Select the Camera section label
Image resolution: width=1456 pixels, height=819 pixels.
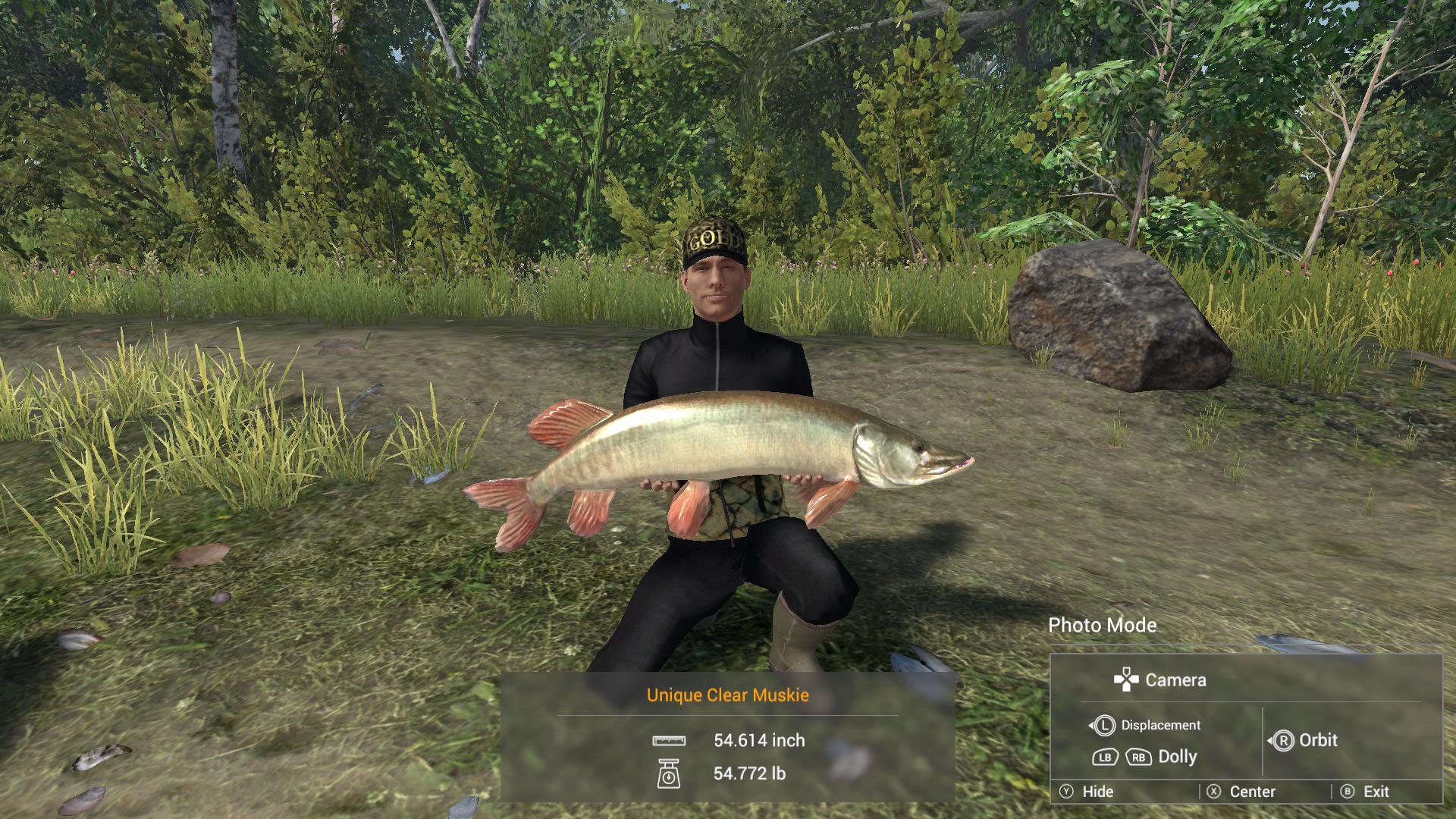pos(1175,679)
